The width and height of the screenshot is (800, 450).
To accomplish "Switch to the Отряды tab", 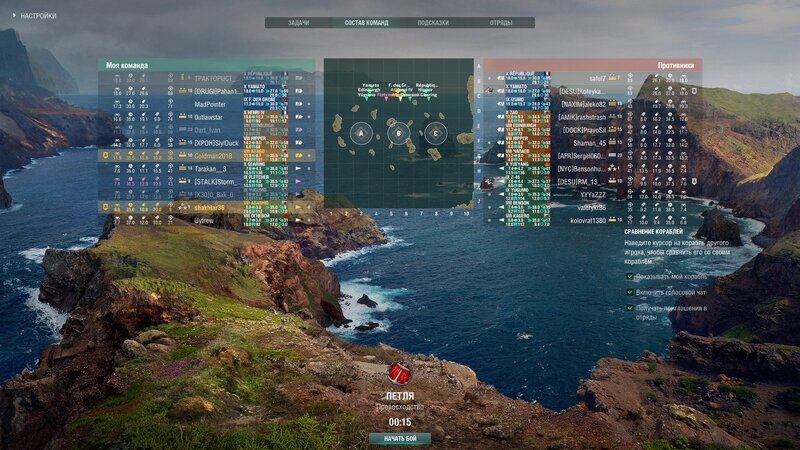I will tap(501, 22).
